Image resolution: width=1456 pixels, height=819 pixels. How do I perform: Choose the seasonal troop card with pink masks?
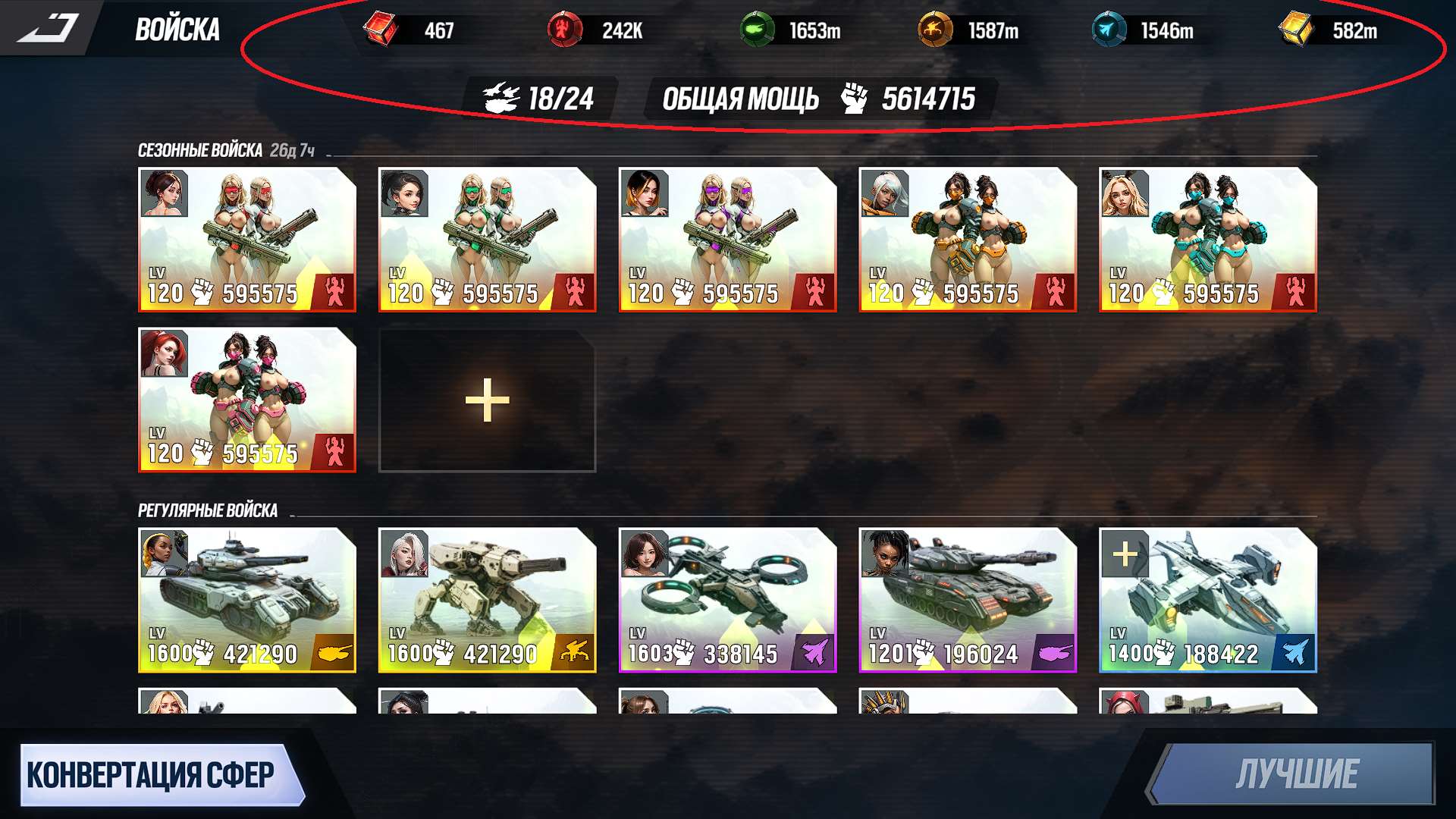(x=246, y=400)
